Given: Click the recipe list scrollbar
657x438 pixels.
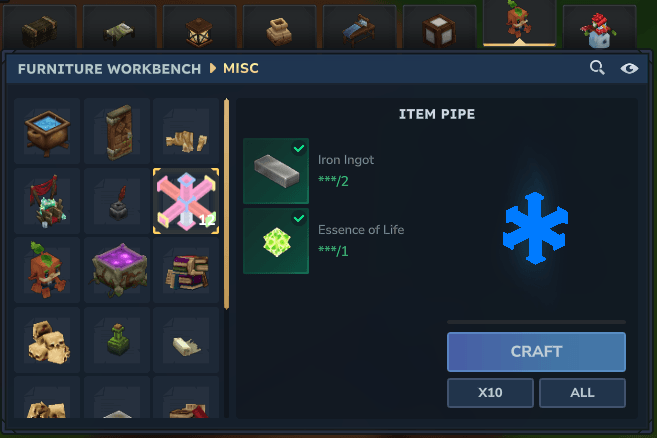Looking at the screenshot, I should coord(227,200).
